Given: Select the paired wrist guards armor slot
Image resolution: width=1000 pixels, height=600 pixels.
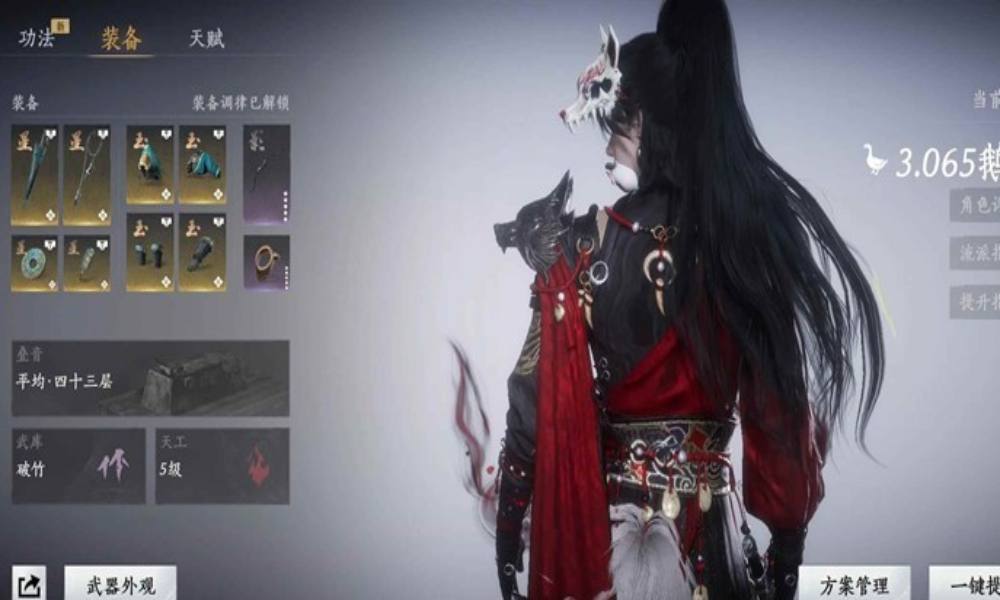Looking at the screenshot, I should [x=150, y=252].
